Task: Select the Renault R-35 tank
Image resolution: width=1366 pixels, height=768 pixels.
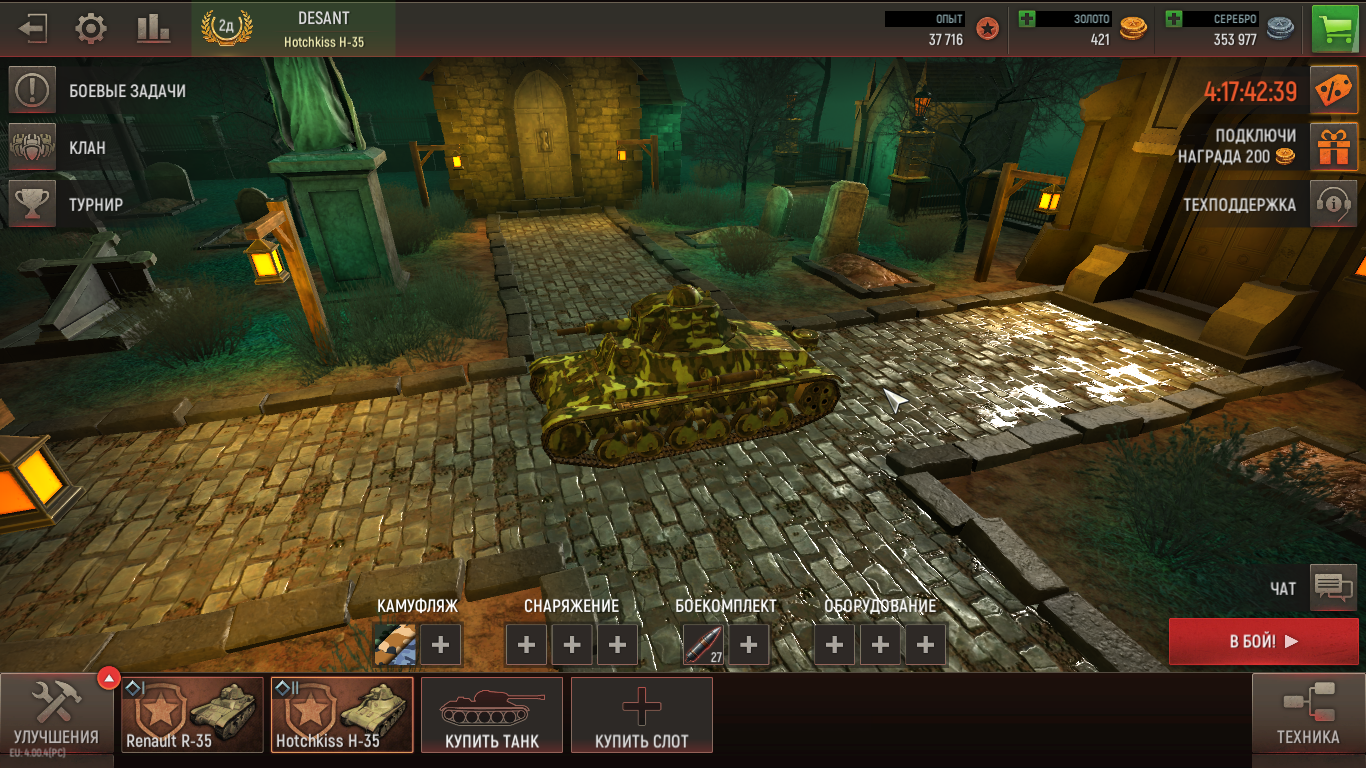Action: [192, 714]
